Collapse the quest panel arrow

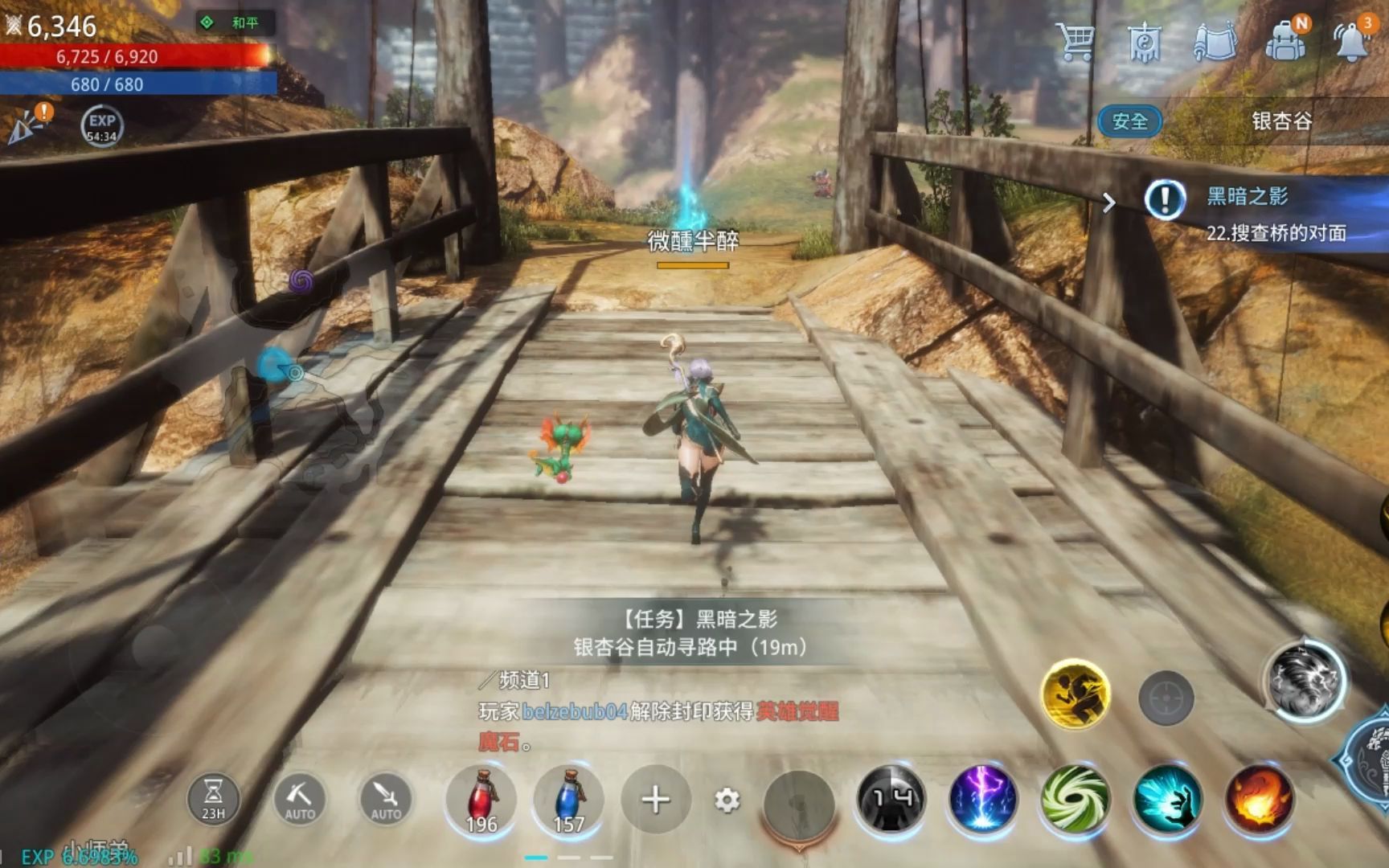click(1109, 203)
